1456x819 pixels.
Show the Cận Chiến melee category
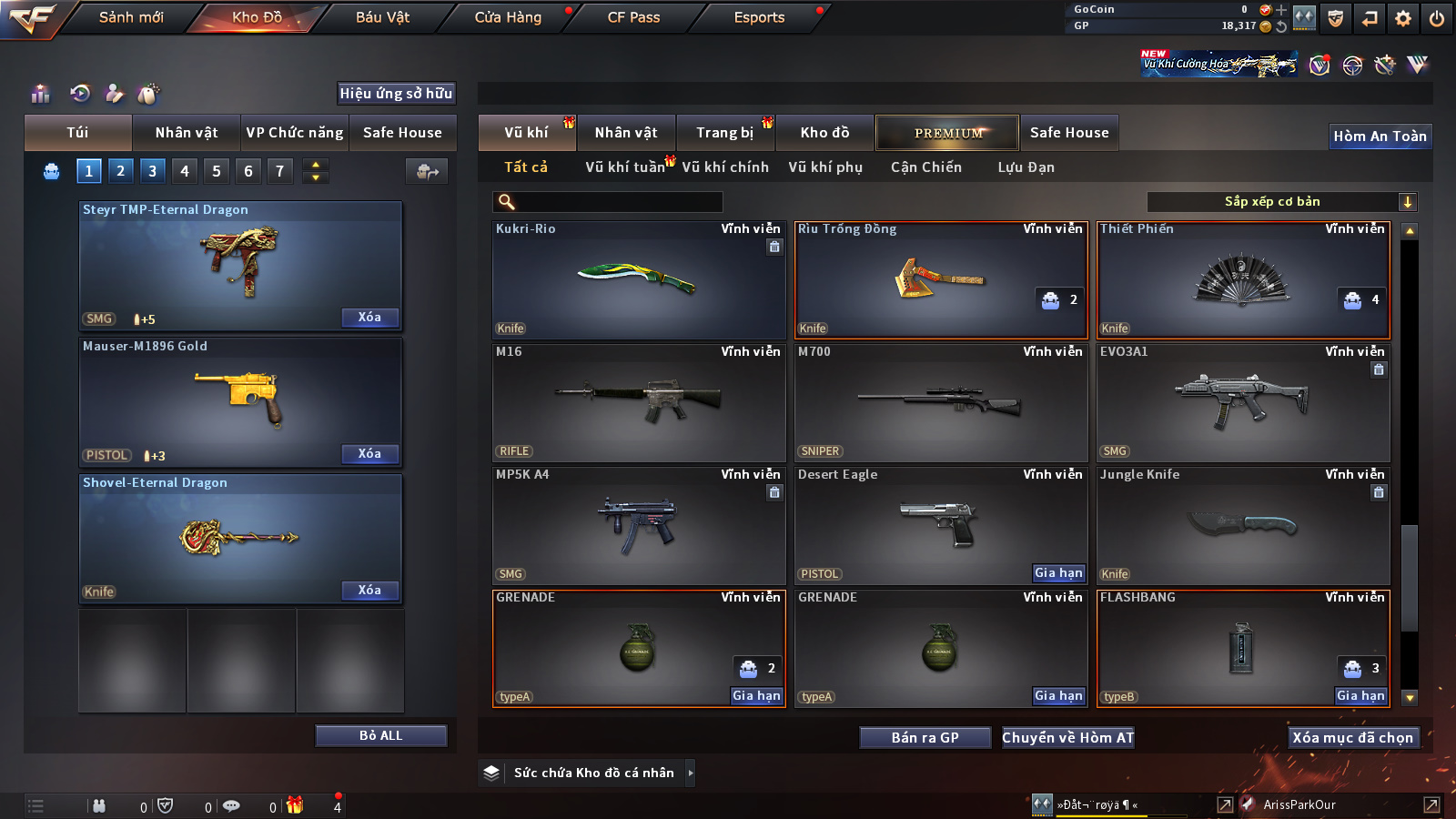tap(925, 167)
